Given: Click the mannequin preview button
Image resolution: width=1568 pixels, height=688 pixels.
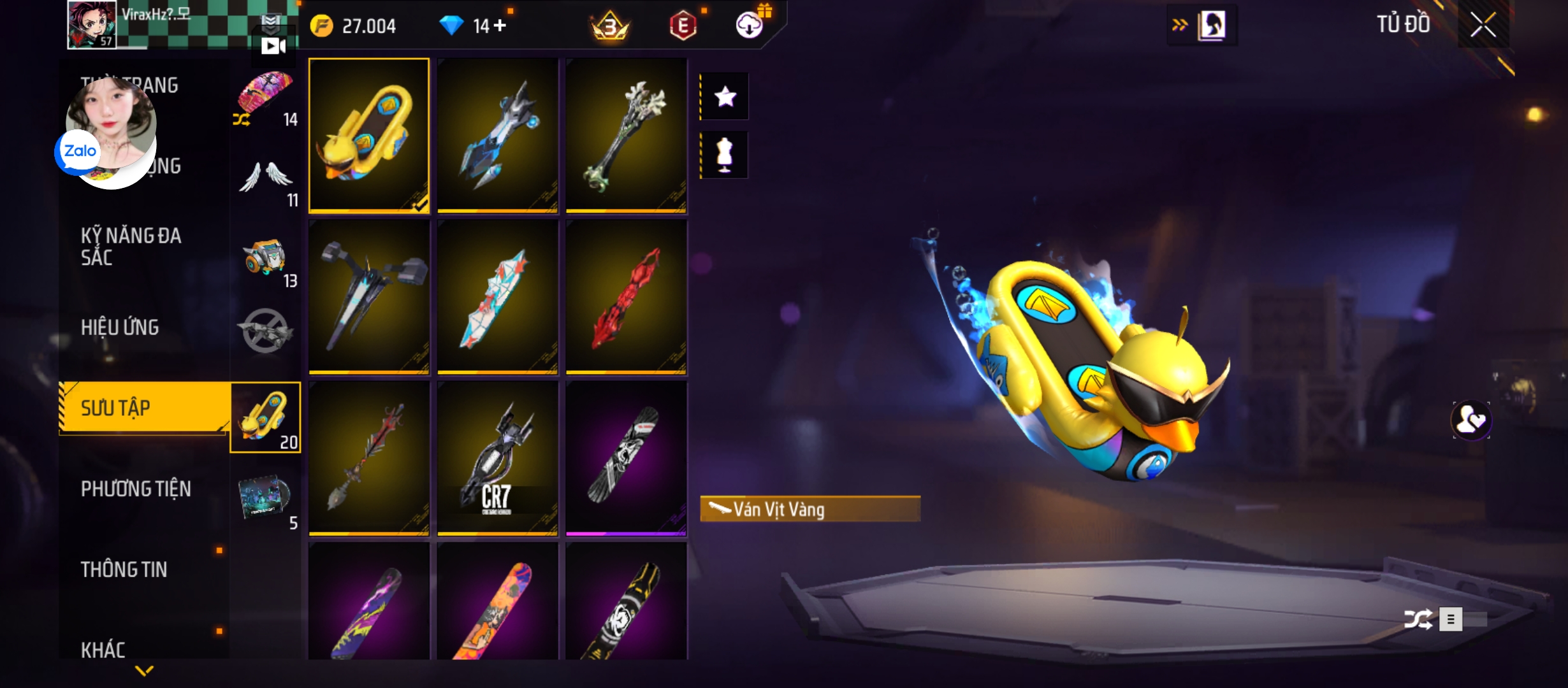Looking at the screenshot, I should (725, 155).
